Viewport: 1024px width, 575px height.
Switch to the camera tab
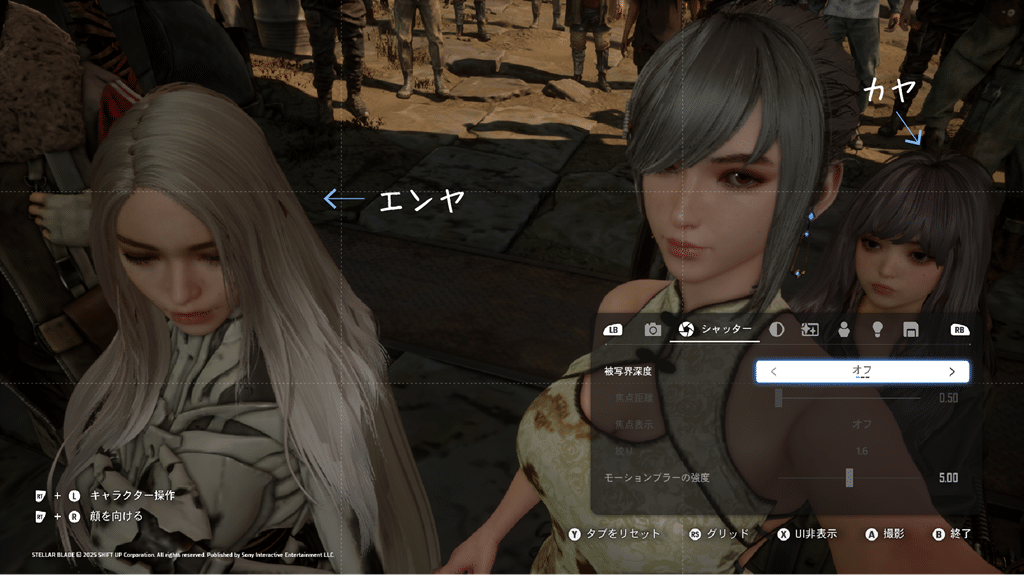pyautogui.click(x=652, y=329)
